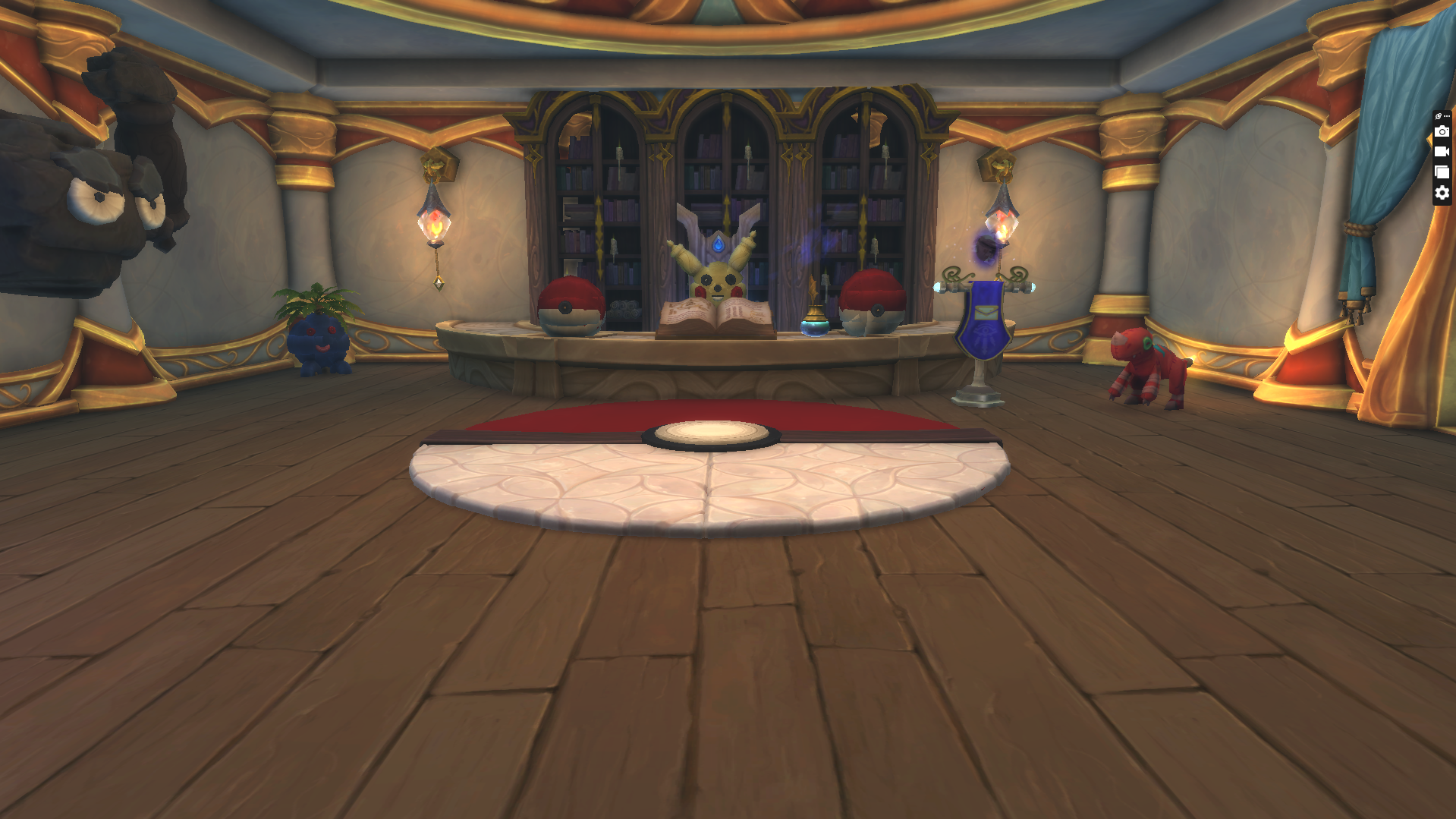Start recording with the video camera icon
This screenshot has height=819, width=1456.
coord(1442,151)
